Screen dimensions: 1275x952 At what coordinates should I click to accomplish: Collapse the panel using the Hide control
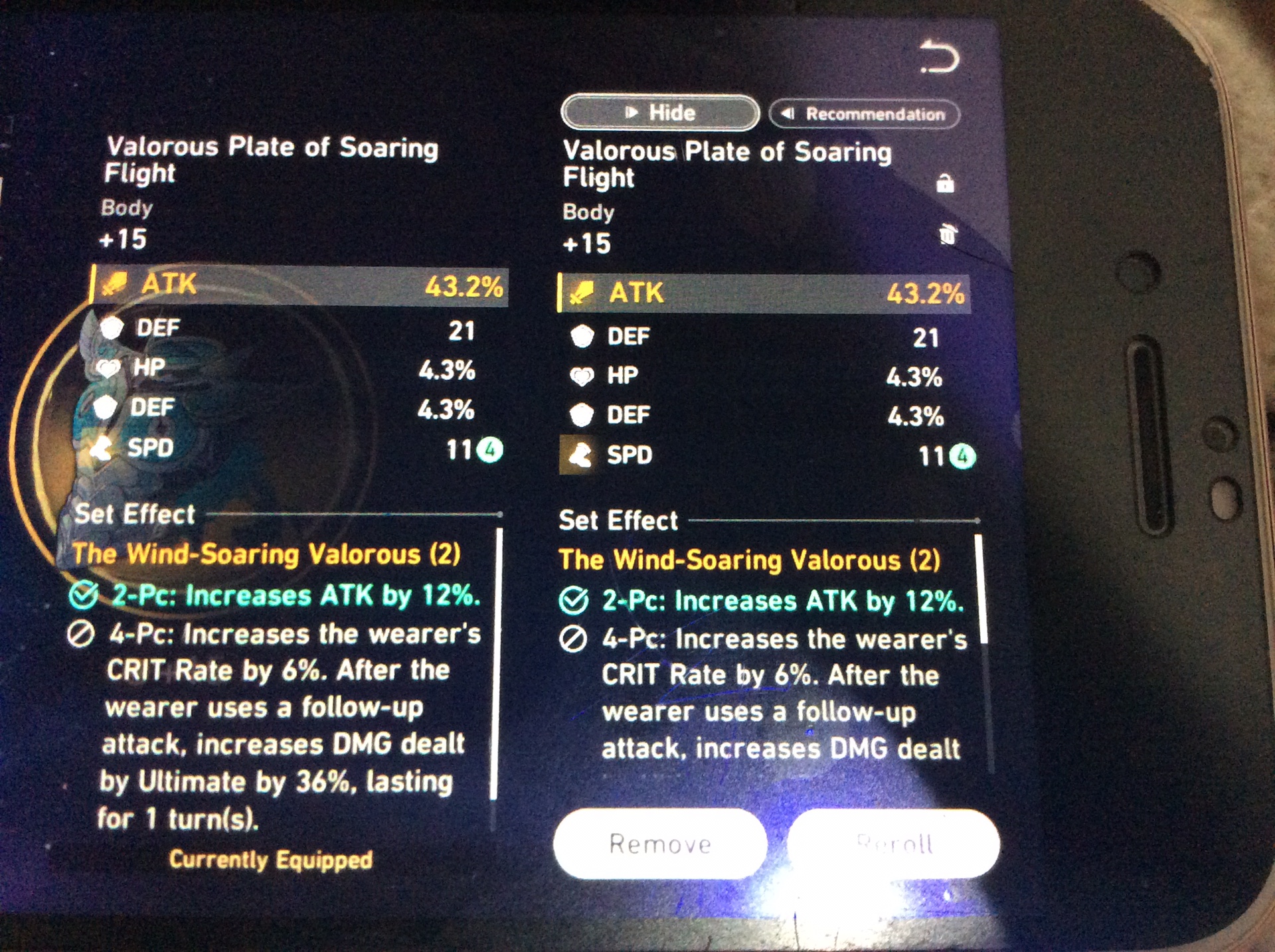tap(659, 112)
